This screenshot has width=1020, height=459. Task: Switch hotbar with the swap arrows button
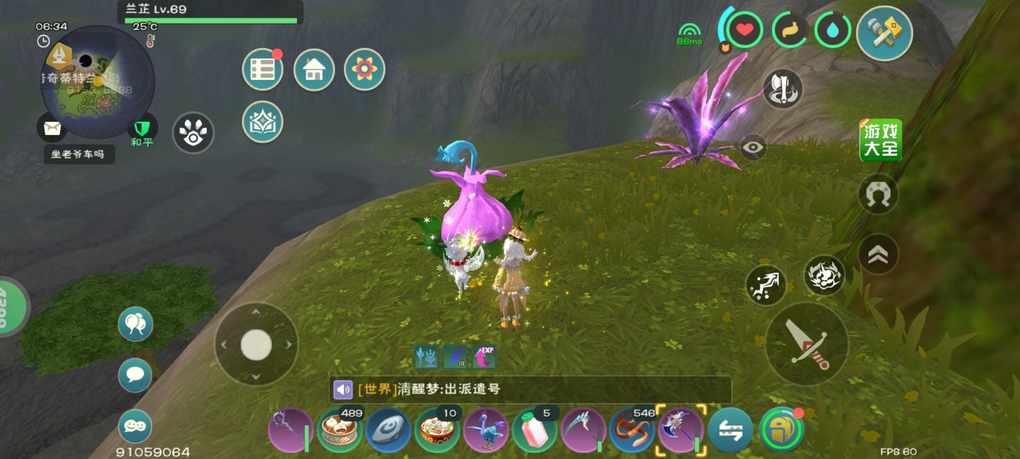tap(730, 431)
